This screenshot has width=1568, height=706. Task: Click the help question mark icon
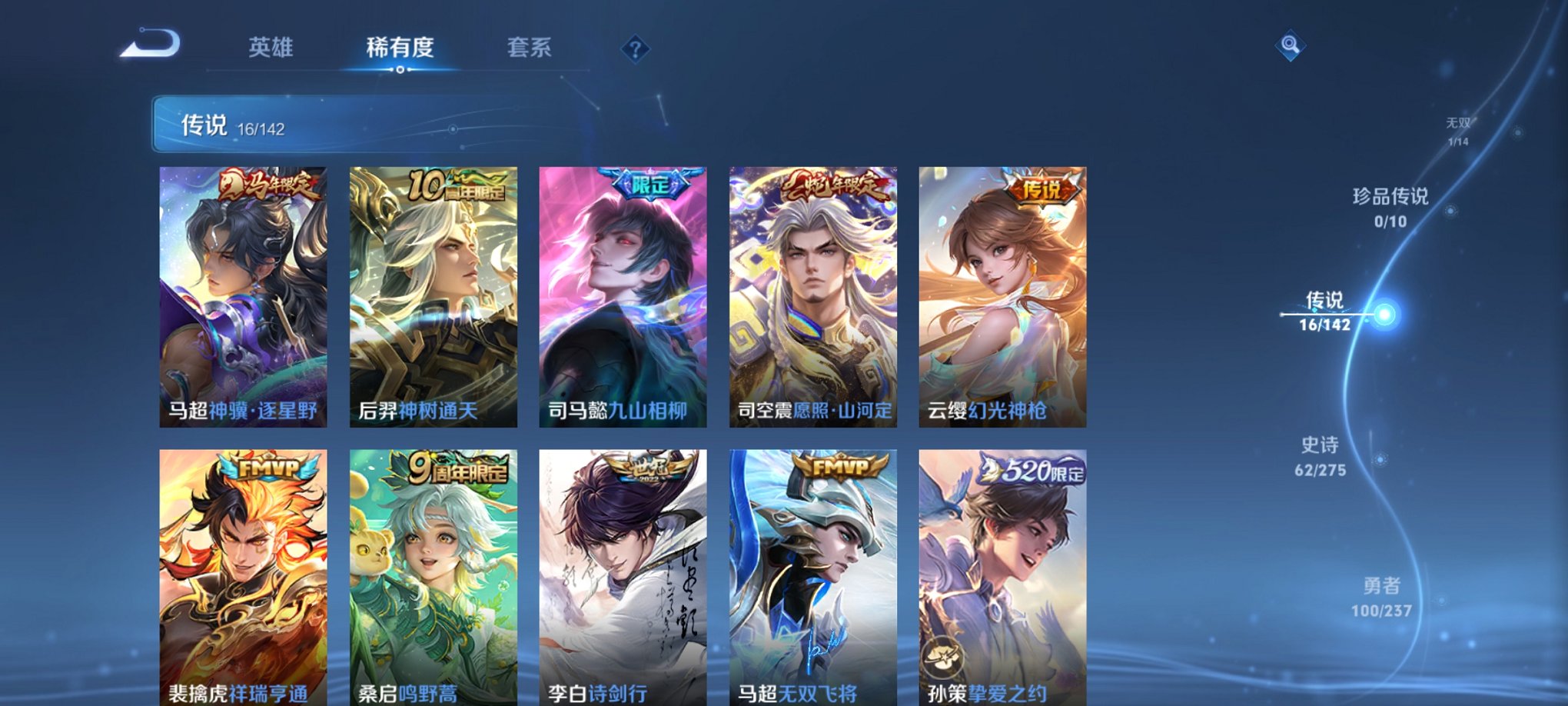[635, 49]
